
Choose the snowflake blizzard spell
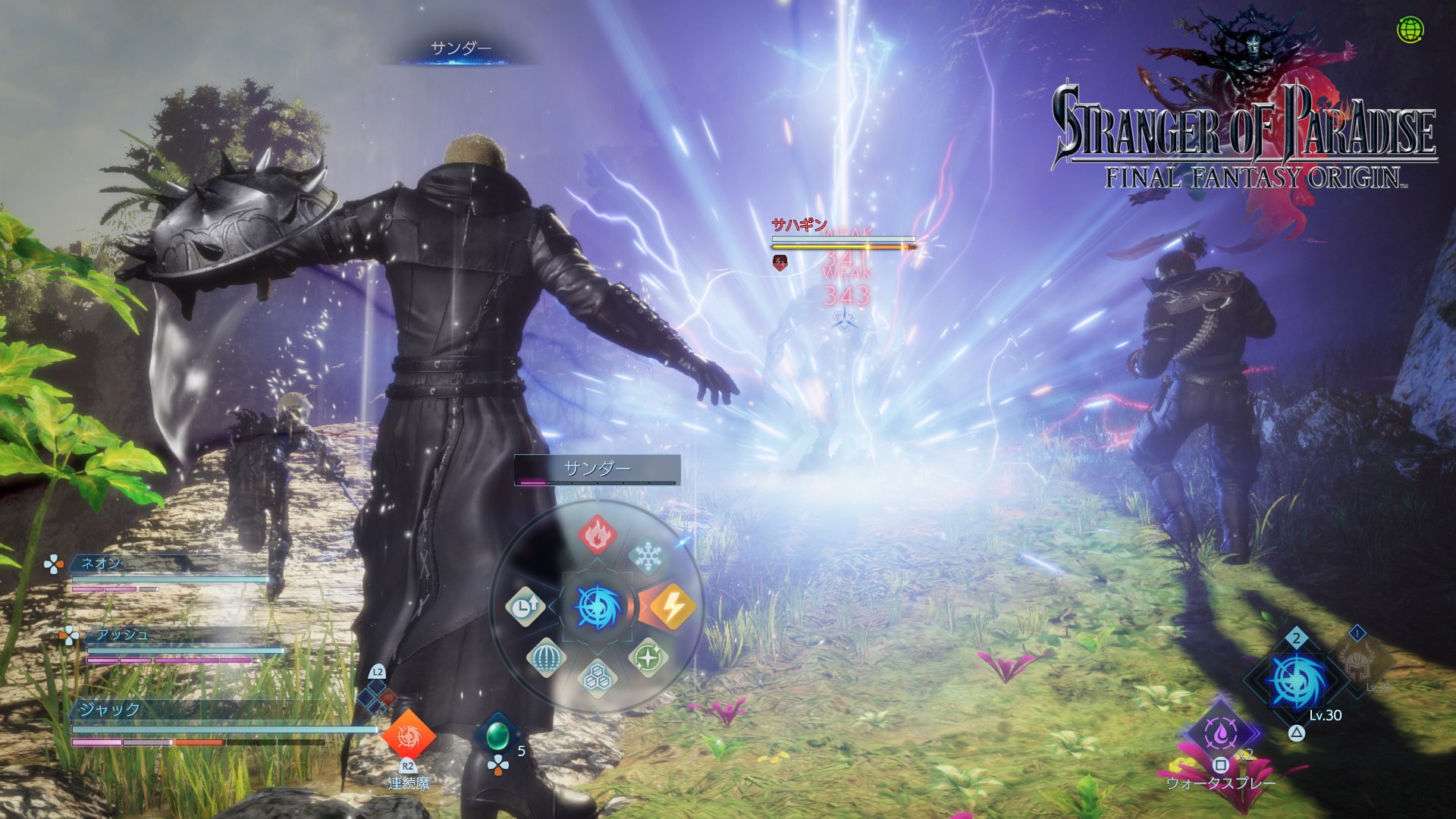[648, 556]
